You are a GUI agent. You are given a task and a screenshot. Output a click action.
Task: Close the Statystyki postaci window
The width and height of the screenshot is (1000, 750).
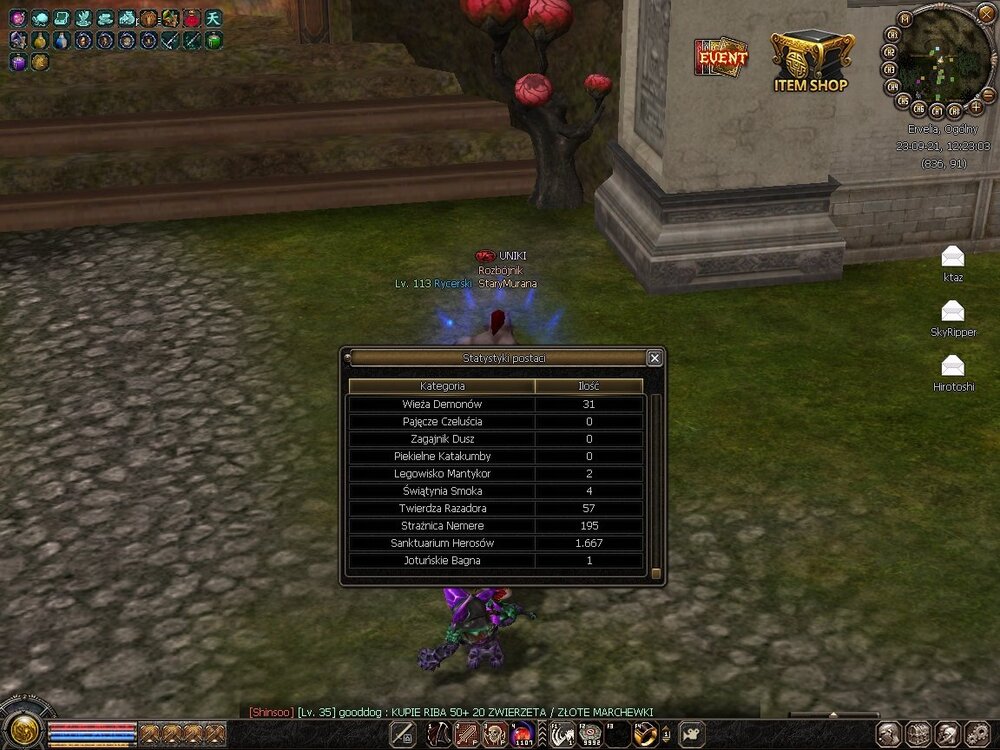point(654,358)
